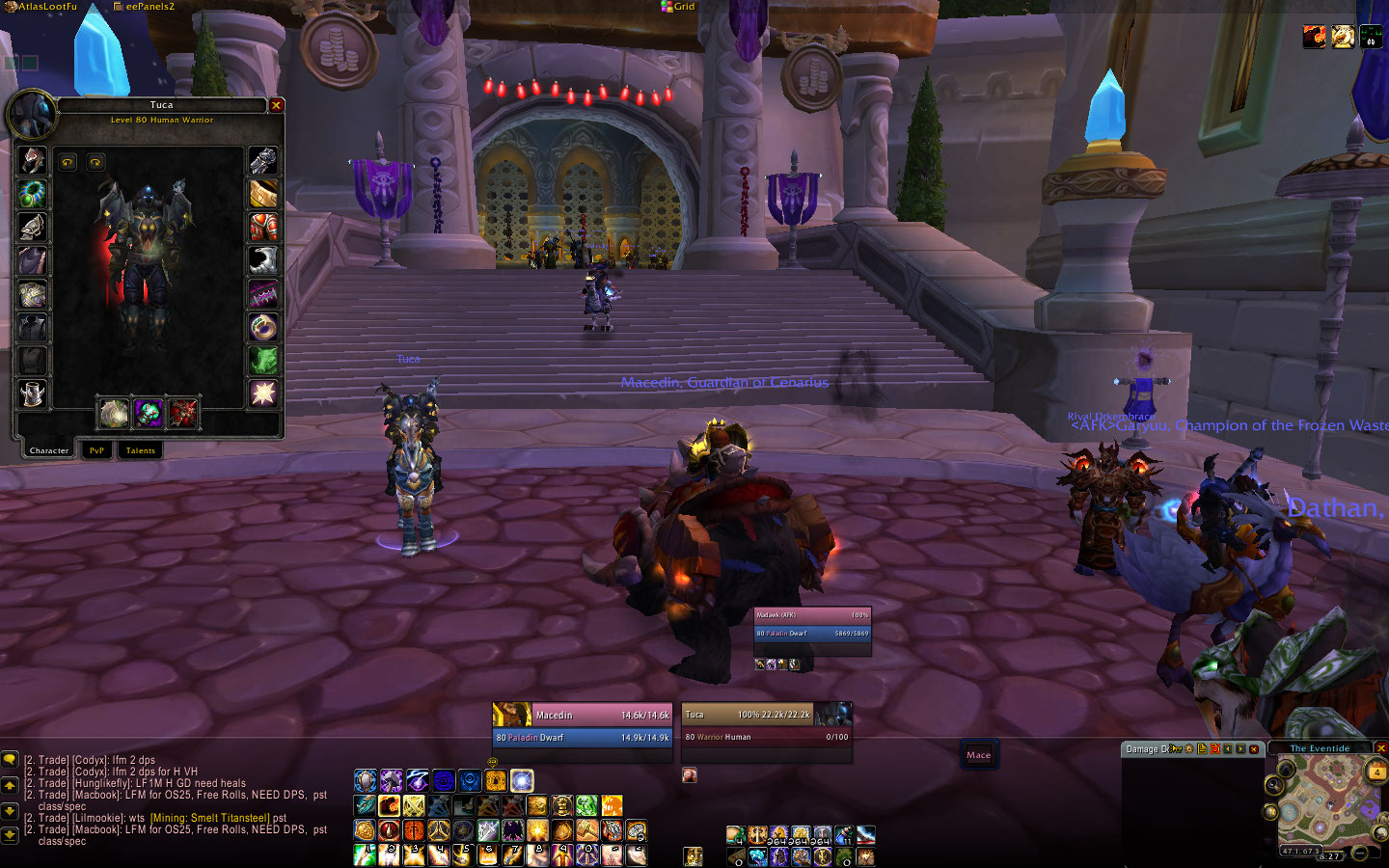Open the Talents tab
The height and width of the screenshot is (868, 1389).
tap(140, 450)
